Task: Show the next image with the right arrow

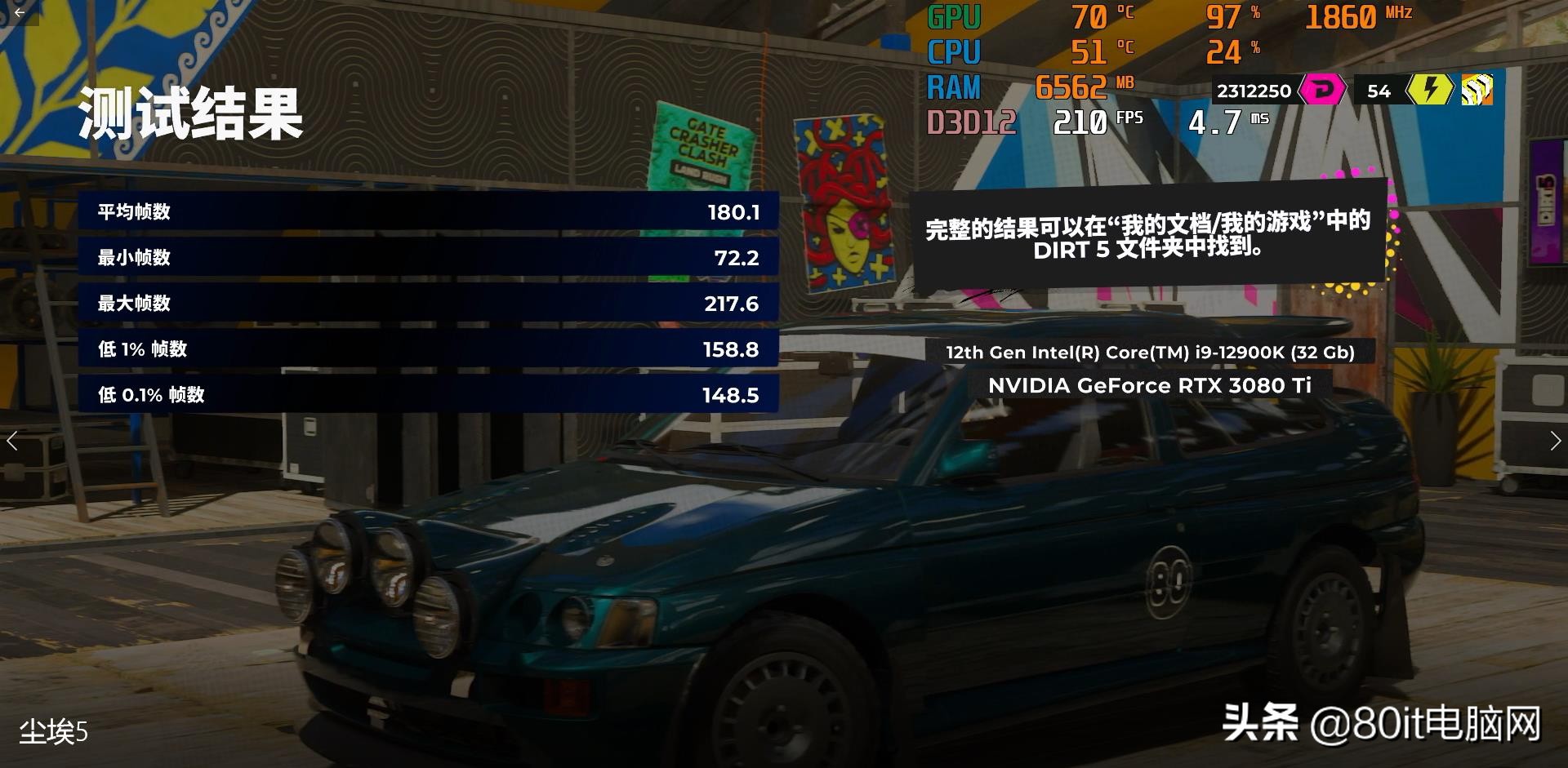Action: coord(1554,441)
